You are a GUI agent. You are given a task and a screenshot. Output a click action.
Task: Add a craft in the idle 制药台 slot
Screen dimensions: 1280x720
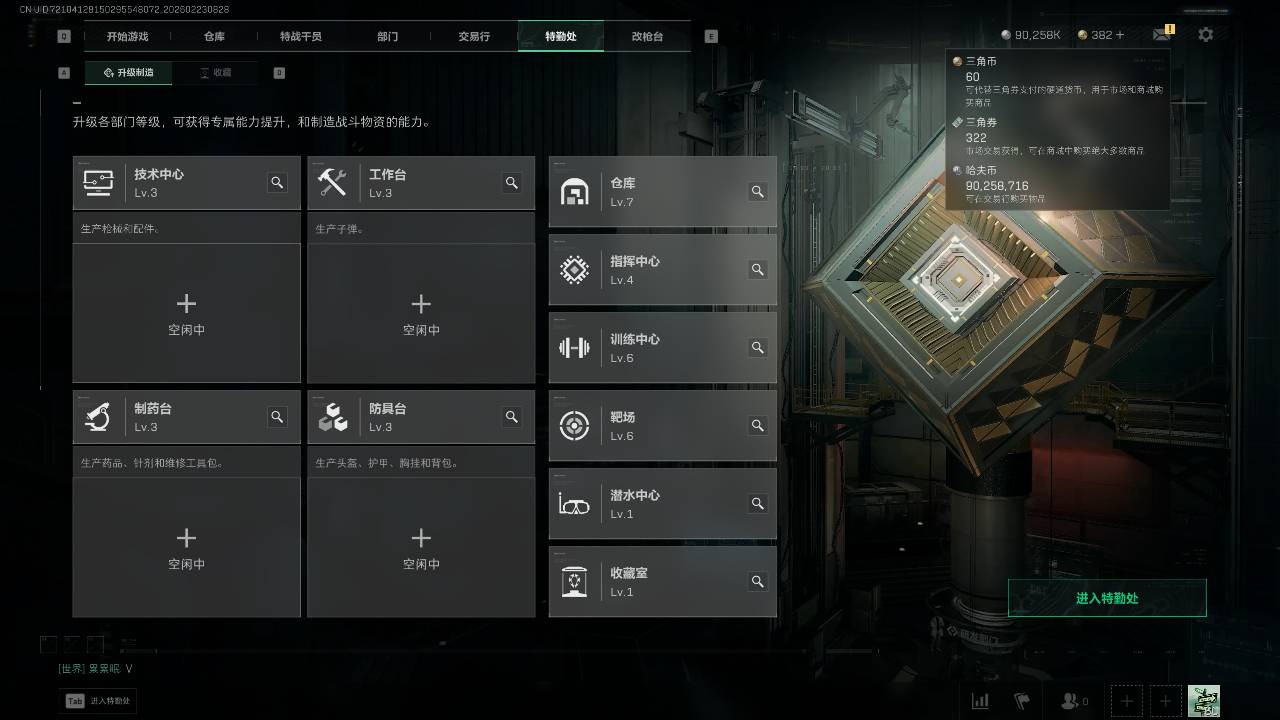click(186, 546)
